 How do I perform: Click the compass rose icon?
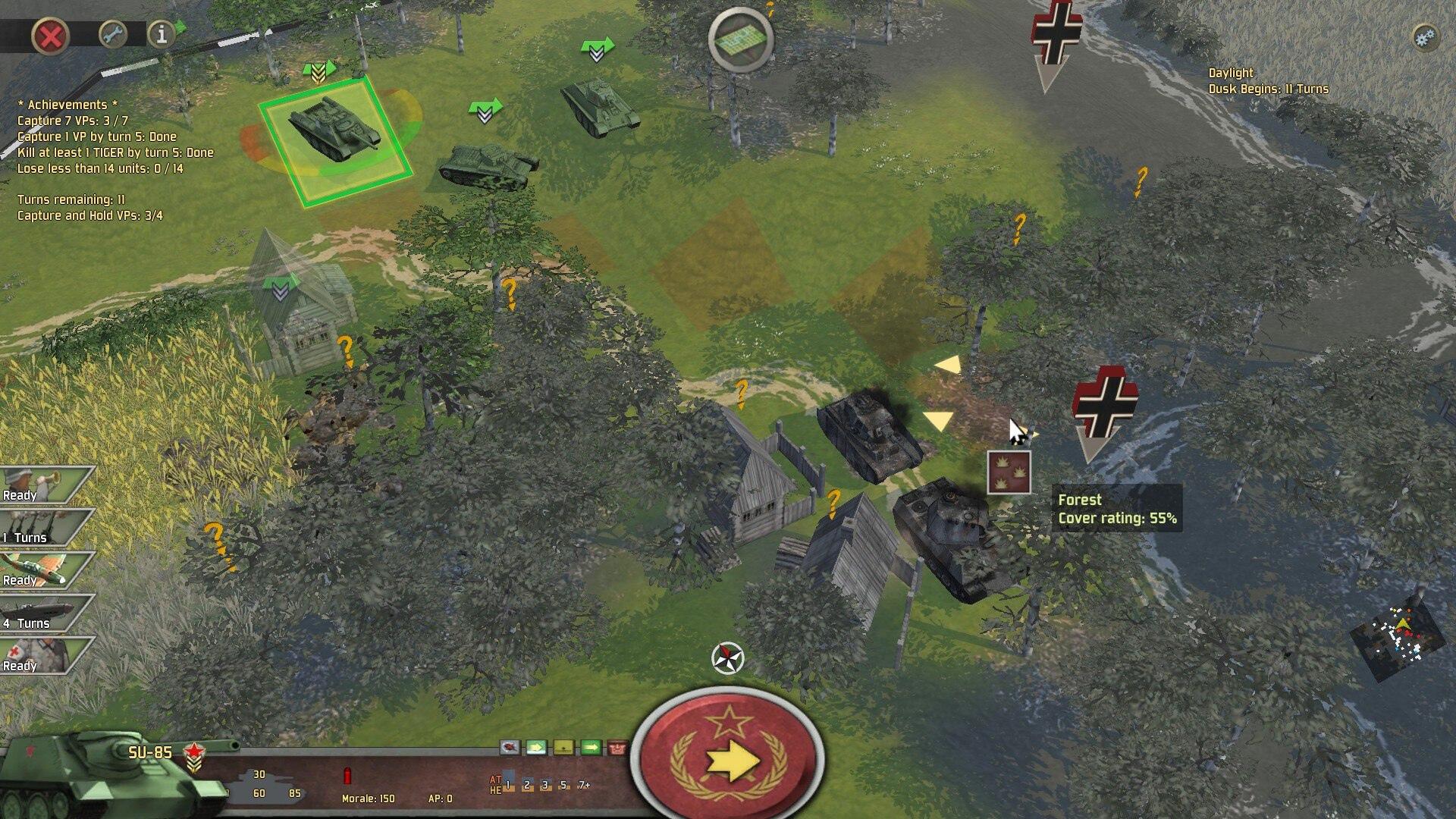point(728,657)
